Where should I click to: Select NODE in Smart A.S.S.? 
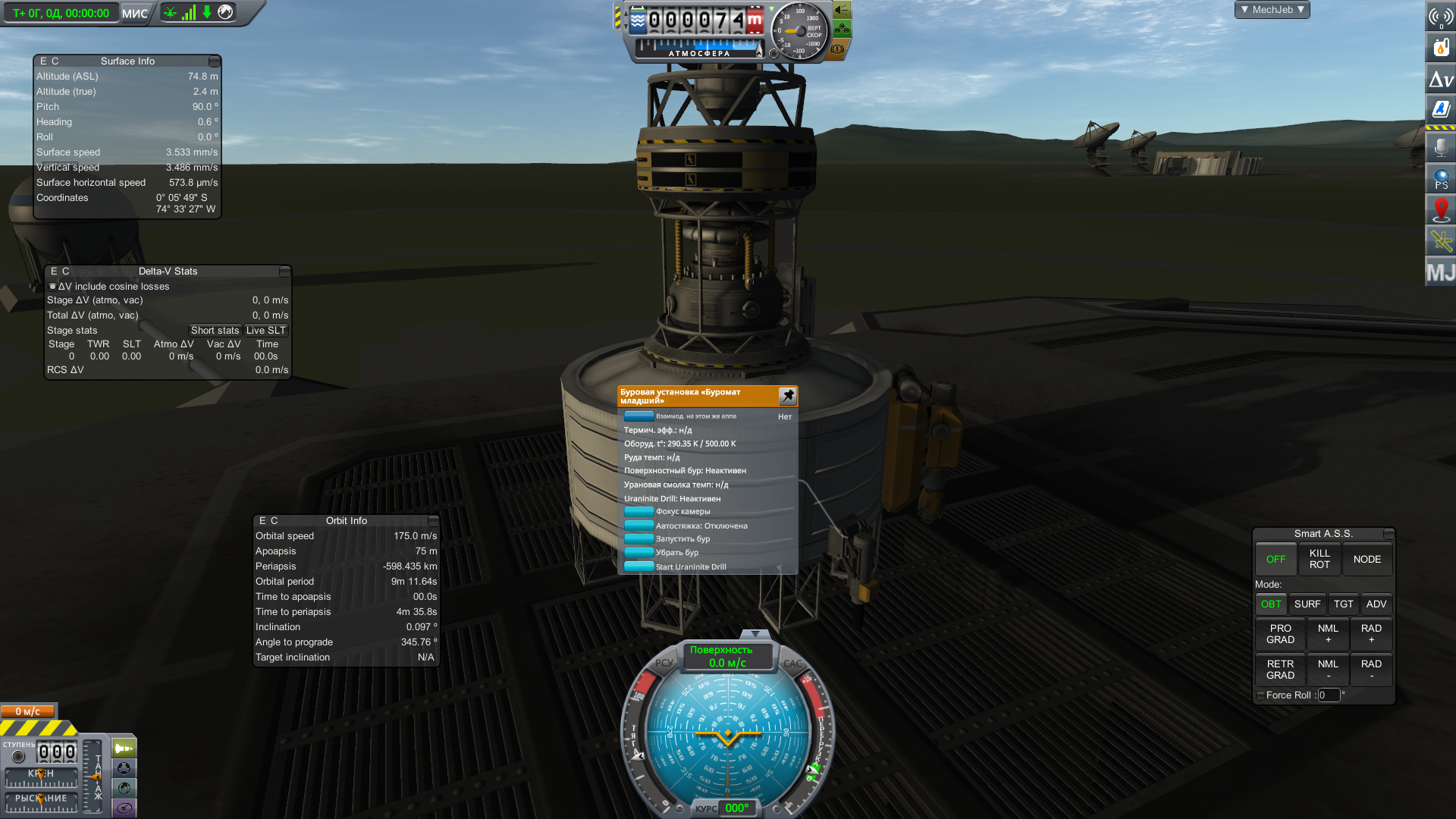pyautogui.click(x=1367, y=559)
